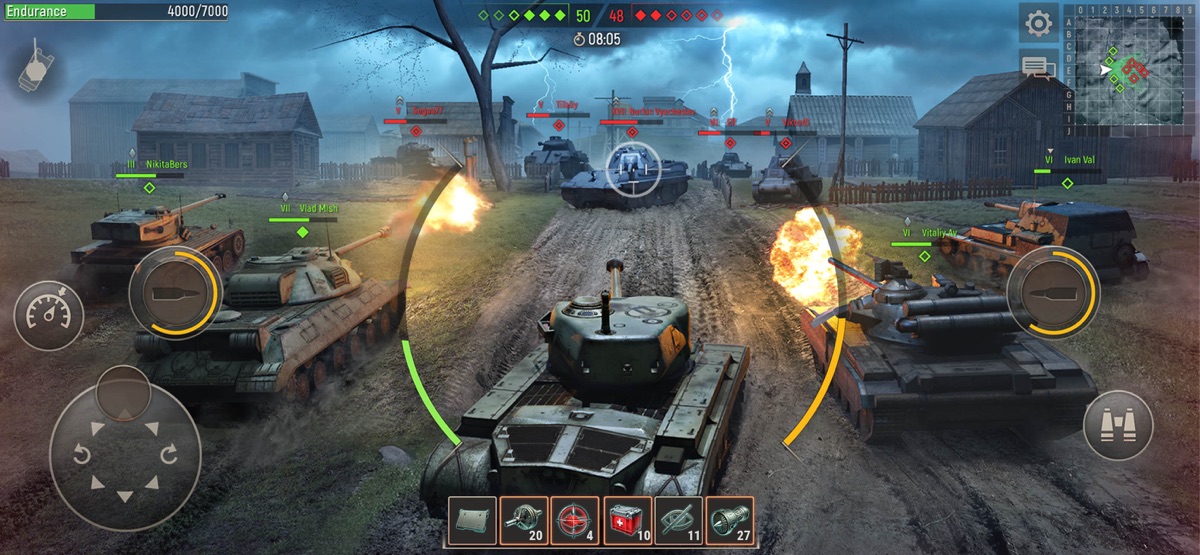This screenshot has width=1200, height=555.
Task: Activate the turbine engine boost consumable
Action: 731,521
